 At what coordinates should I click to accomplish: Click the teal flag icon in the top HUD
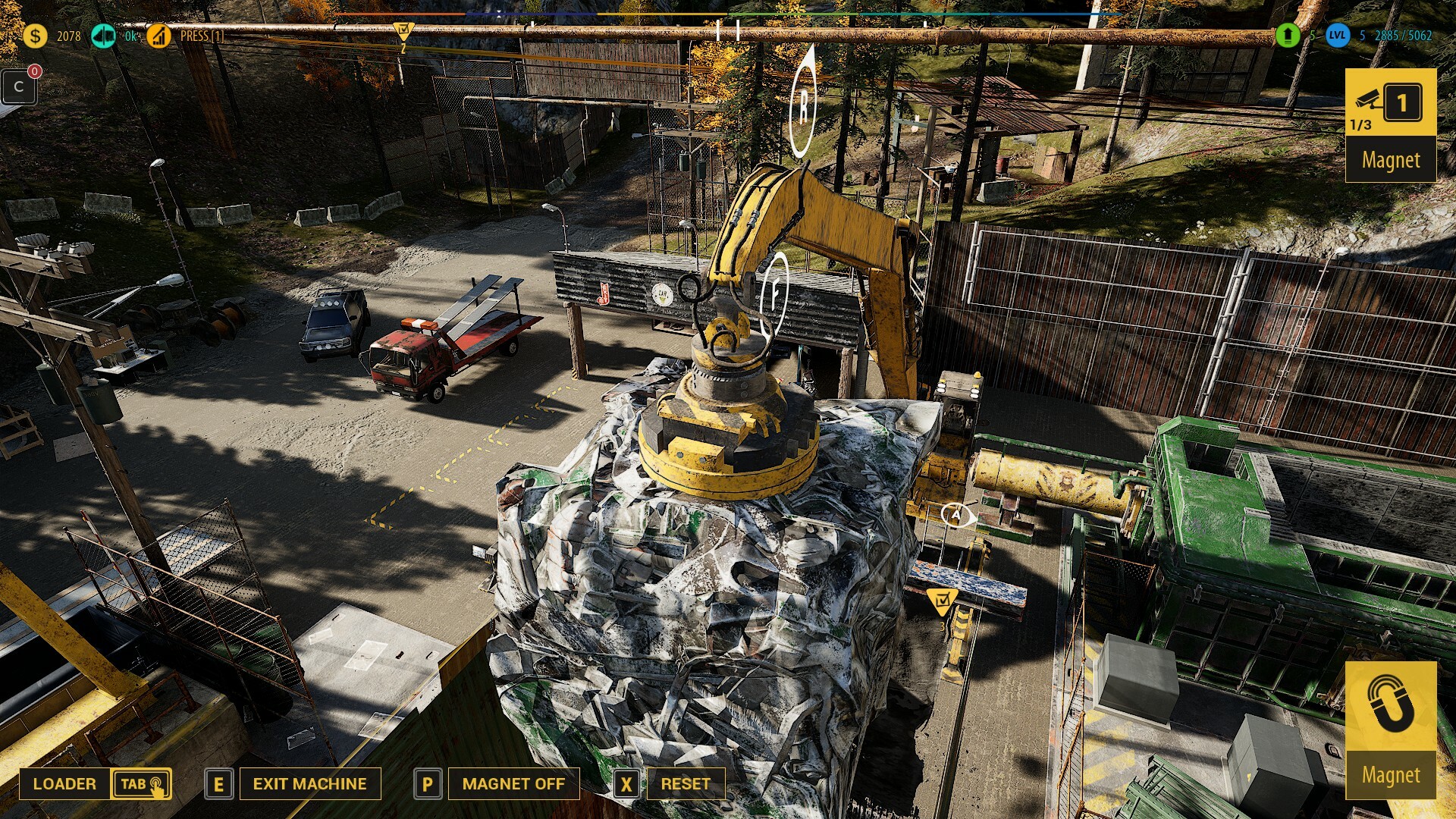(104, 33)
